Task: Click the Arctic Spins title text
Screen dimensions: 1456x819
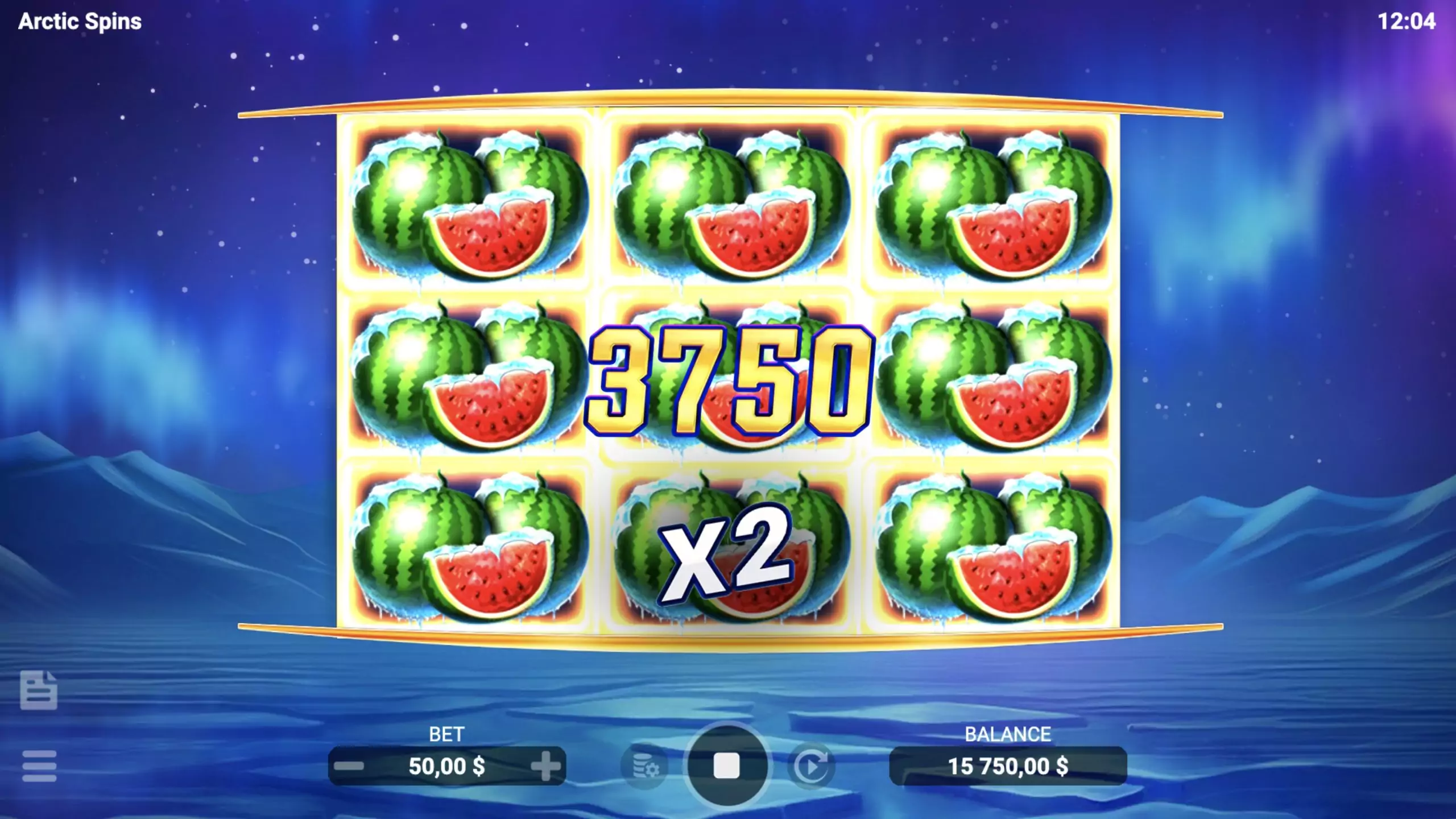Action: (x=80, y=23)
